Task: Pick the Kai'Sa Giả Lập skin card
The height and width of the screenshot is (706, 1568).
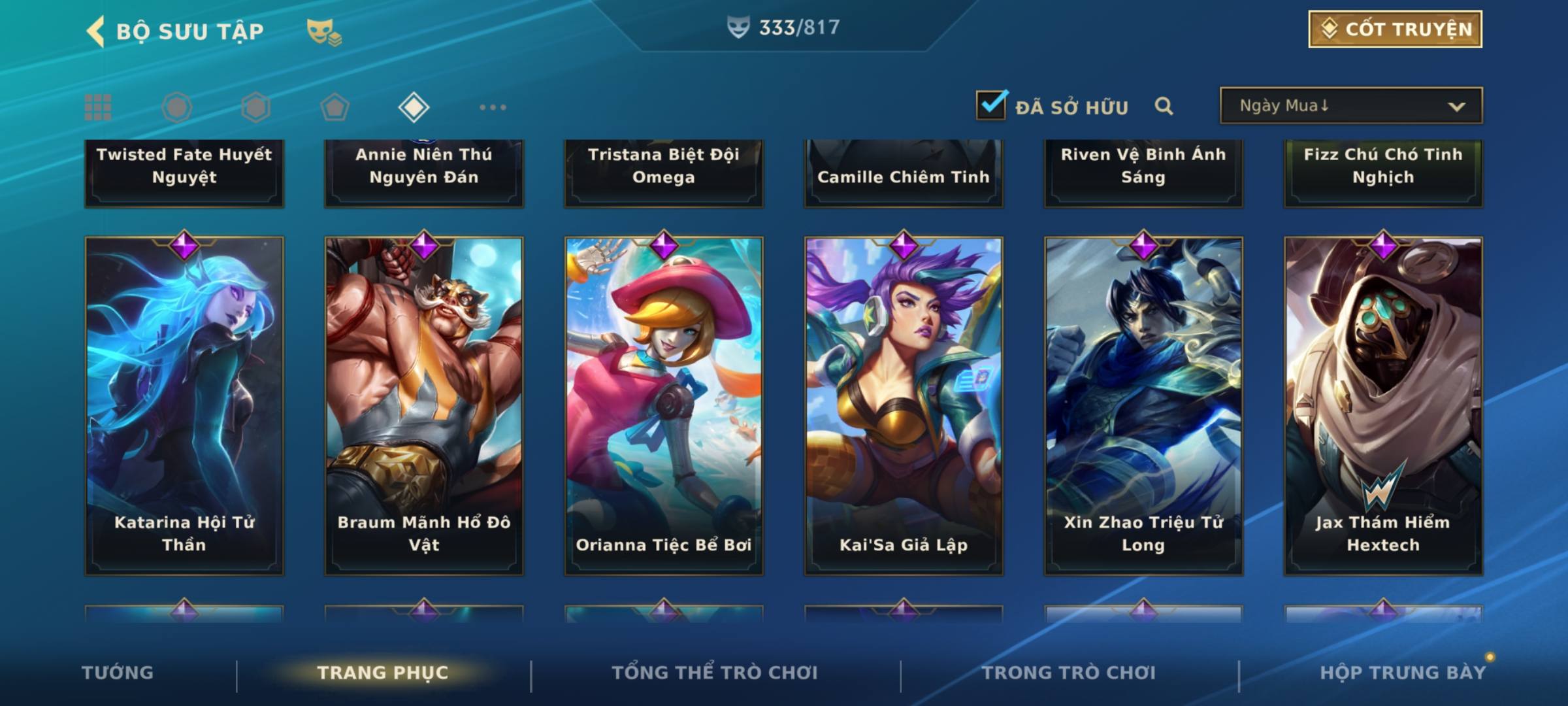Action: (x=904, y=405)
